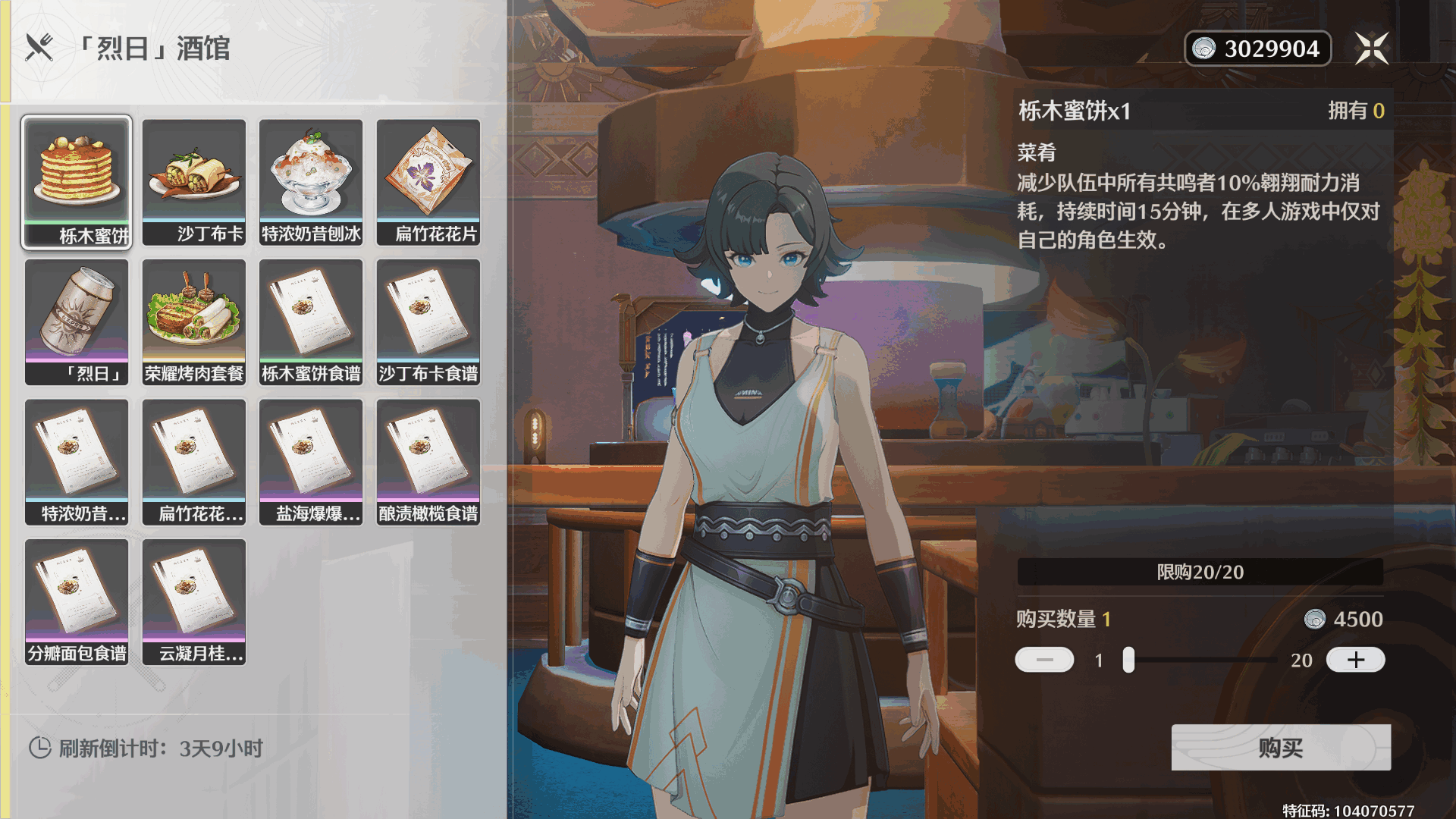Pick the 盐海爆爆 recipe item

tap(311, 462)
